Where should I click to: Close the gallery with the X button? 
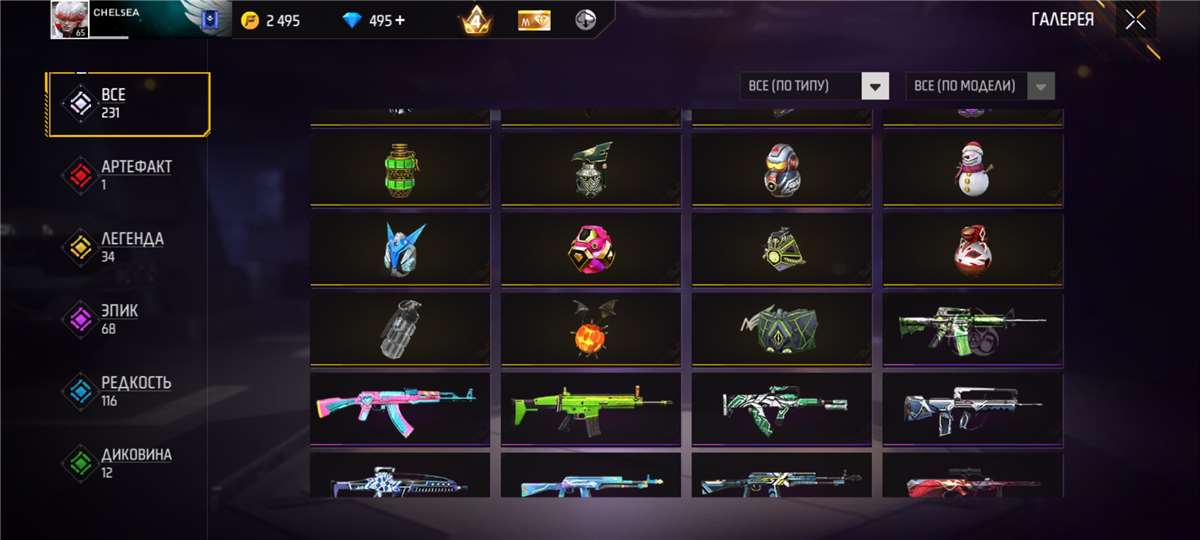pyautogui.click(x=1135, y=20)
